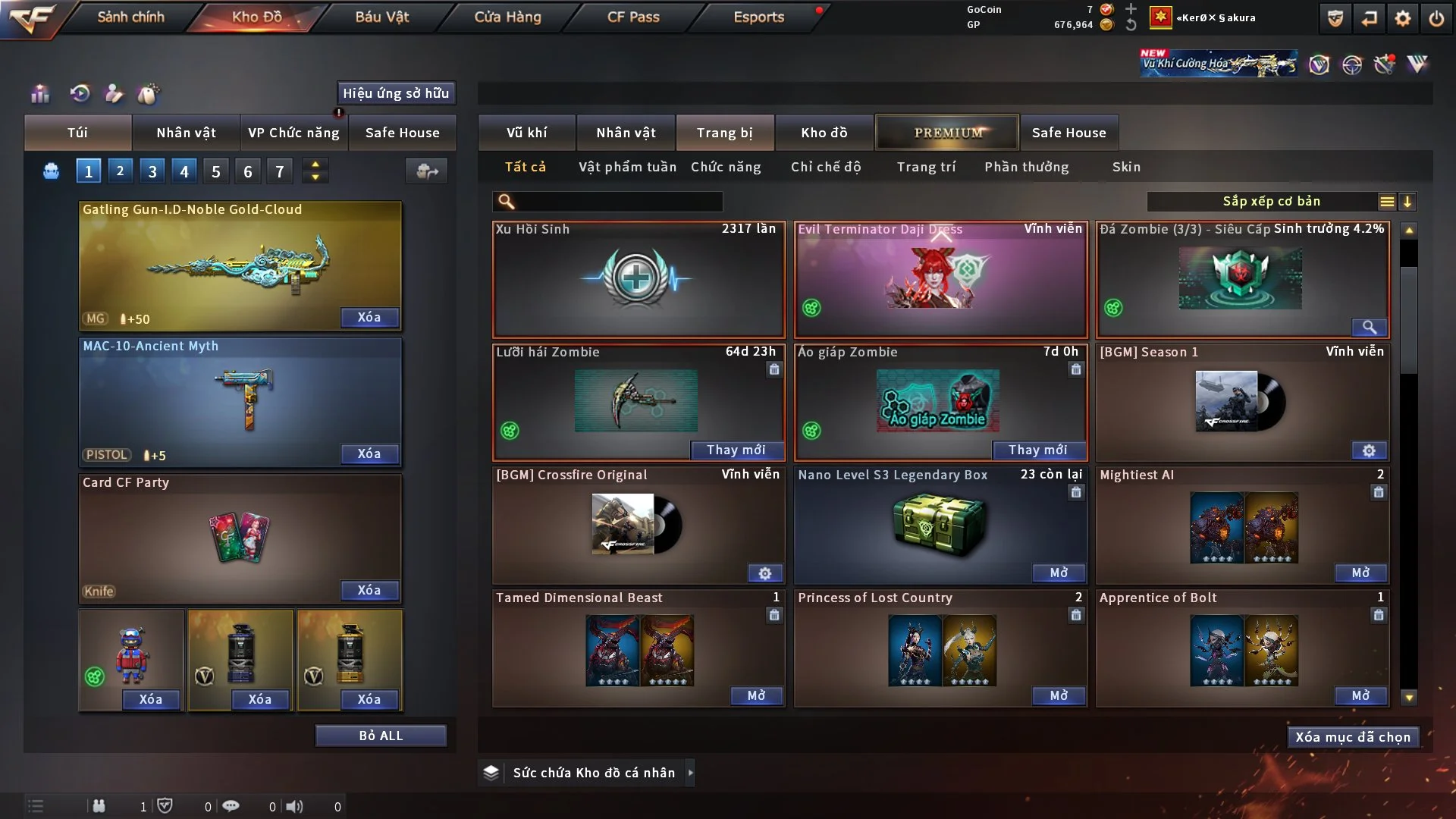
Task: Open the Cửa Hàng shop menu
Action: [507, 17]
